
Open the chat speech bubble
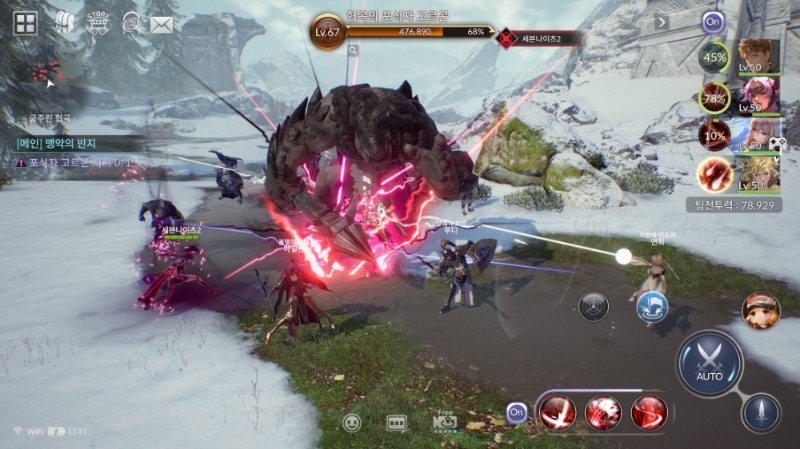coord(397,422)
